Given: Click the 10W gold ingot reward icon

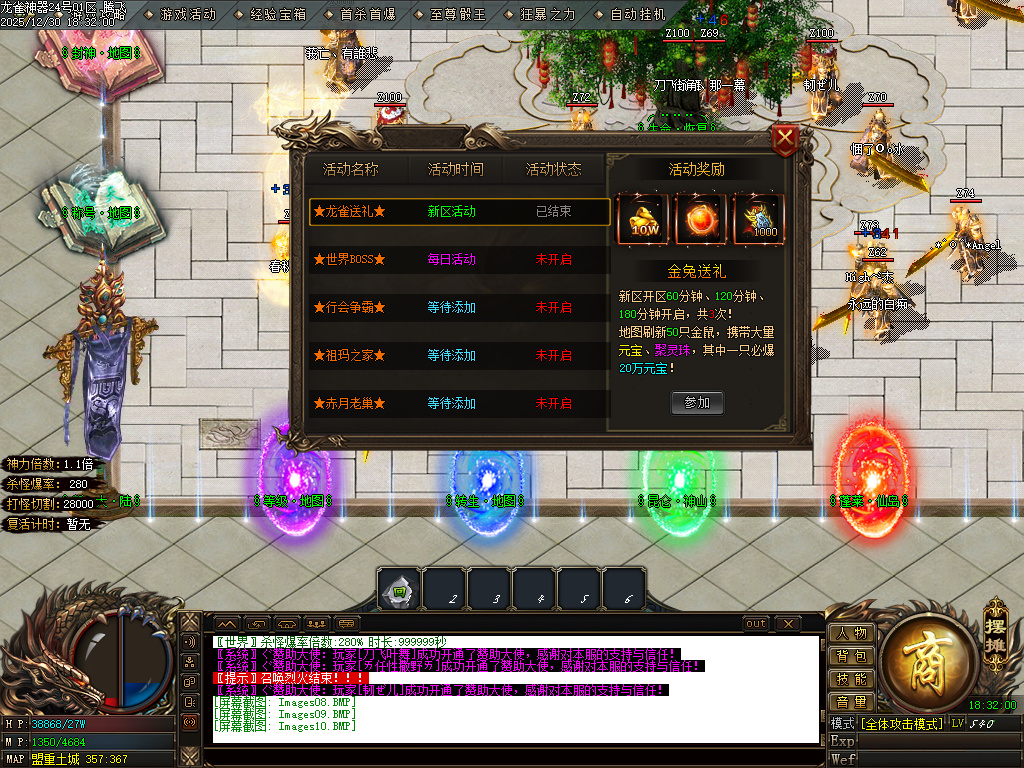Looking at the screenshot, I should [x=642, y=218].
